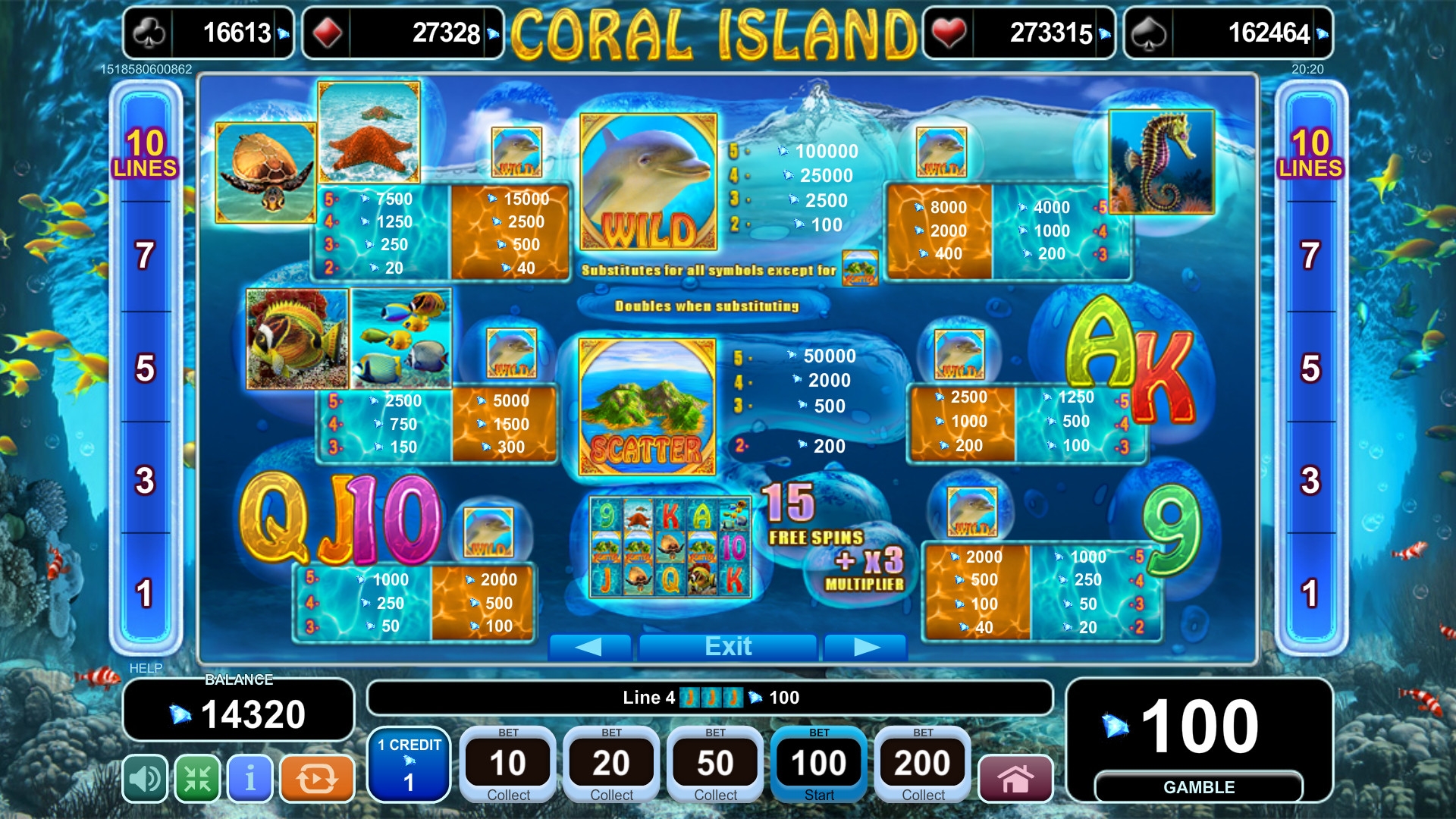This screenshot has width=1456, height=819.
Task: Pick the 200 bet button
Action: (923, 764)
